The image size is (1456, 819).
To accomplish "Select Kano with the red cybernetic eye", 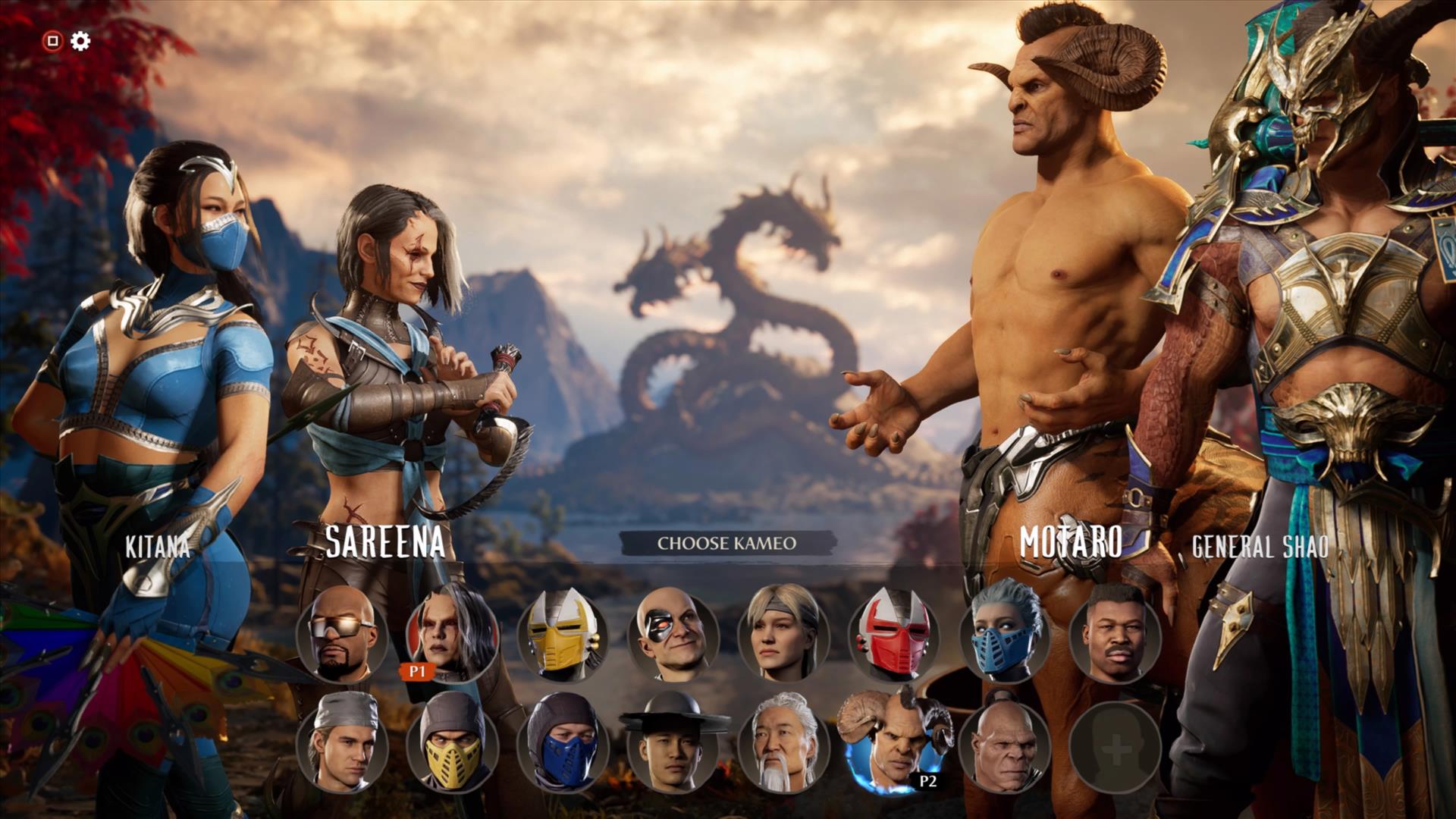I will [x=673, y=634].
